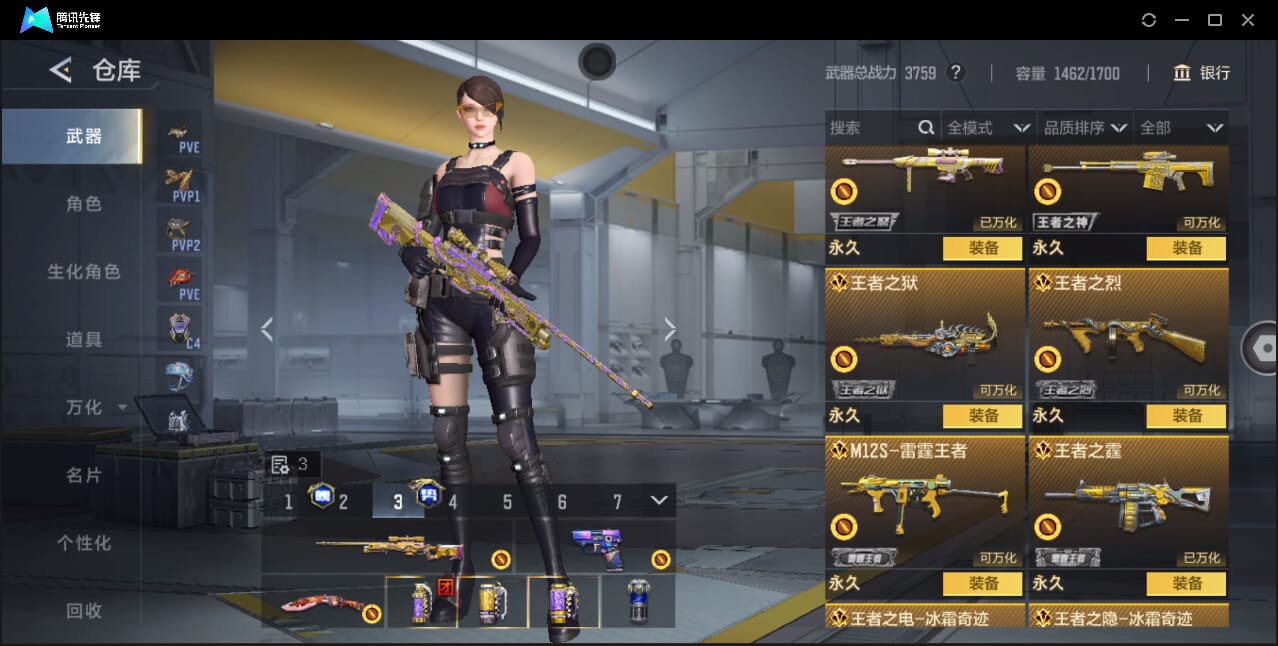
Task: Select loadout slot number 5
Action: [x=507, y=502]
